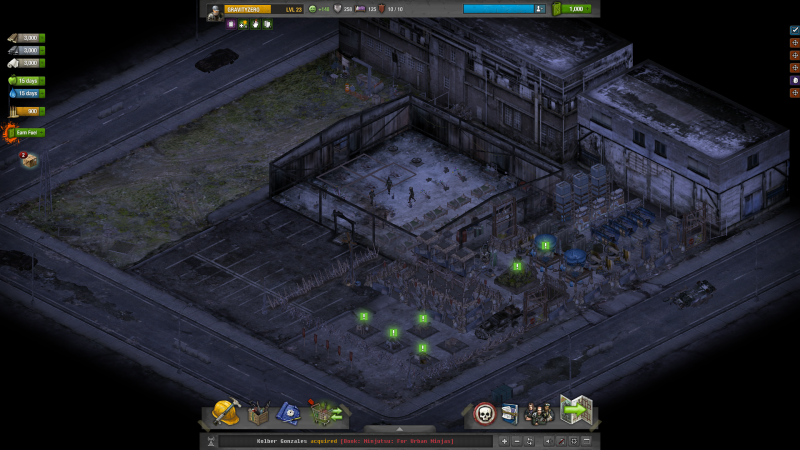Open the blue book icon
800x450 pixels.
[510, 413]
